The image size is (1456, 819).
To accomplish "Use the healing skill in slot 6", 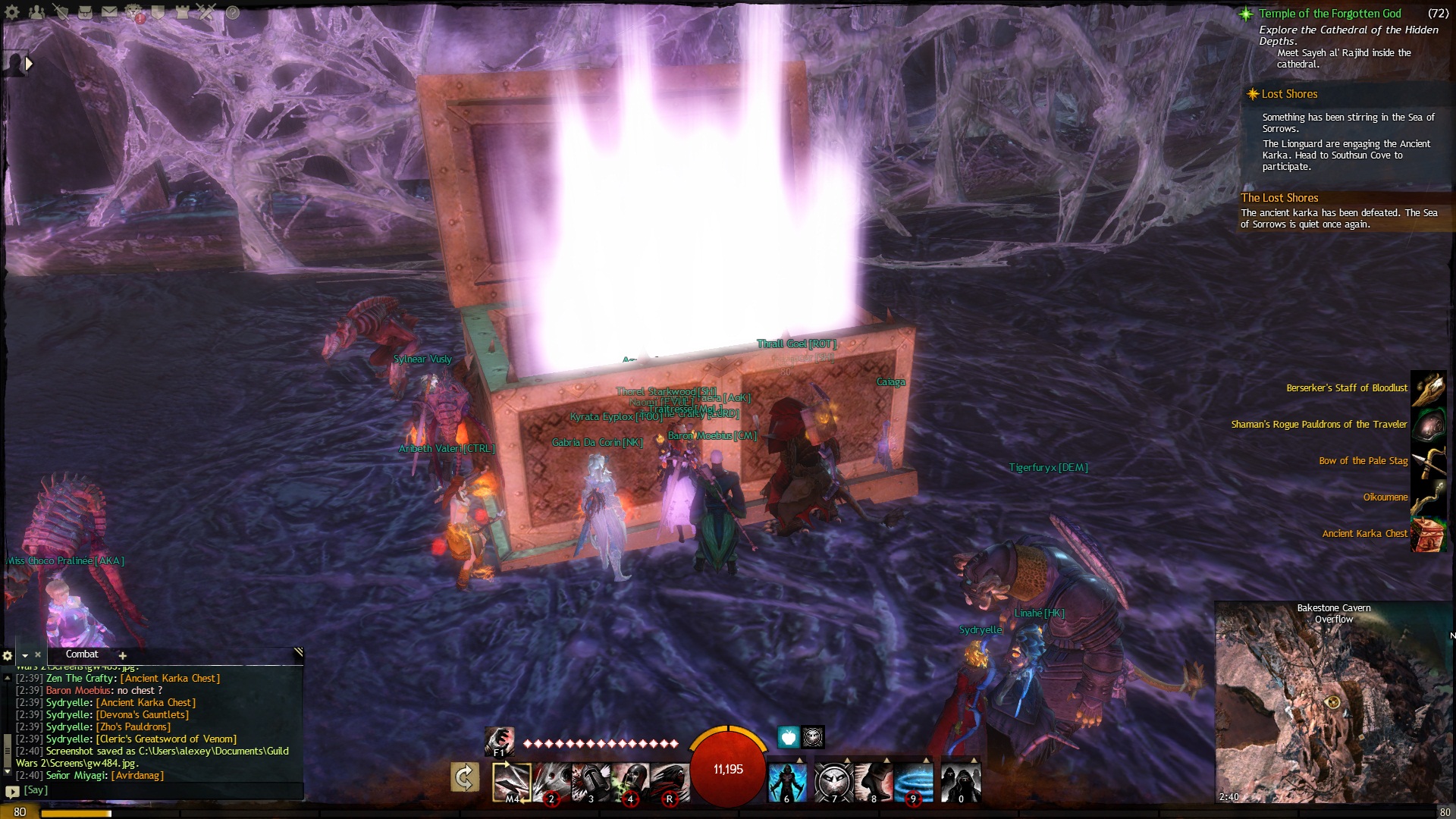I will 787,781.
